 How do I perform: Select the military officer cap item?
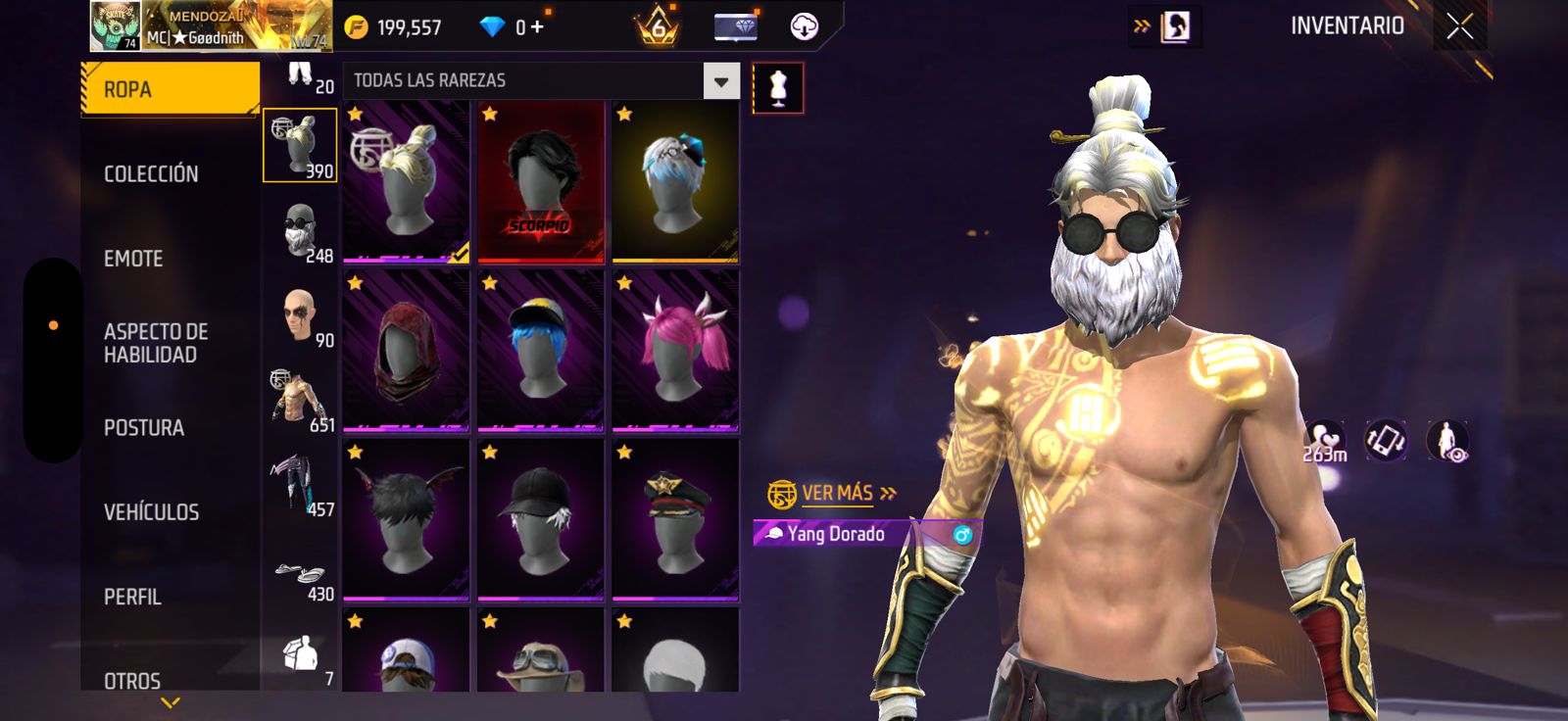tap(675, 519)
